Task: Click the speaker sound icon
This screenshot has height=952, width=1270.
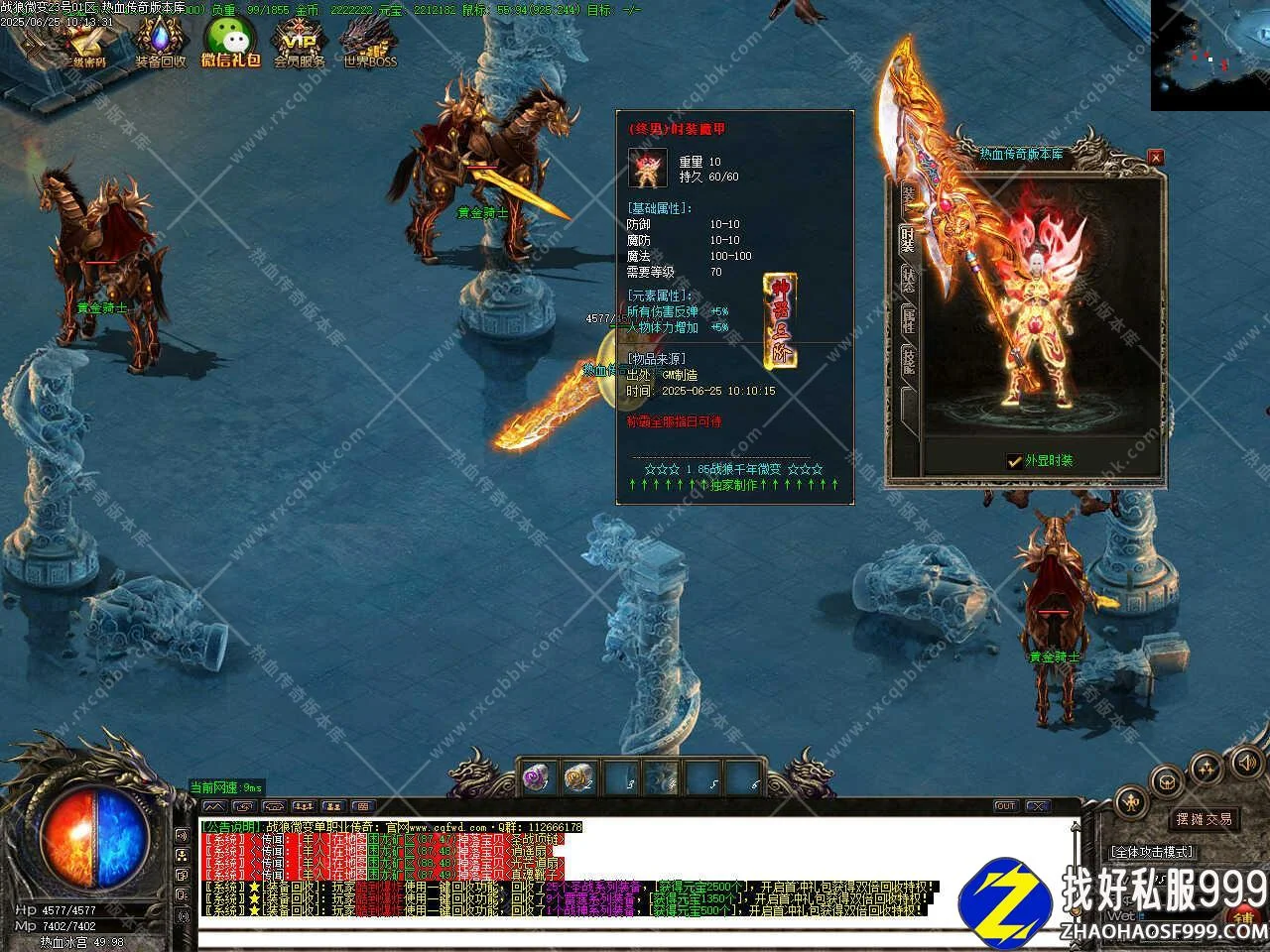Action: coord(1246,762)
